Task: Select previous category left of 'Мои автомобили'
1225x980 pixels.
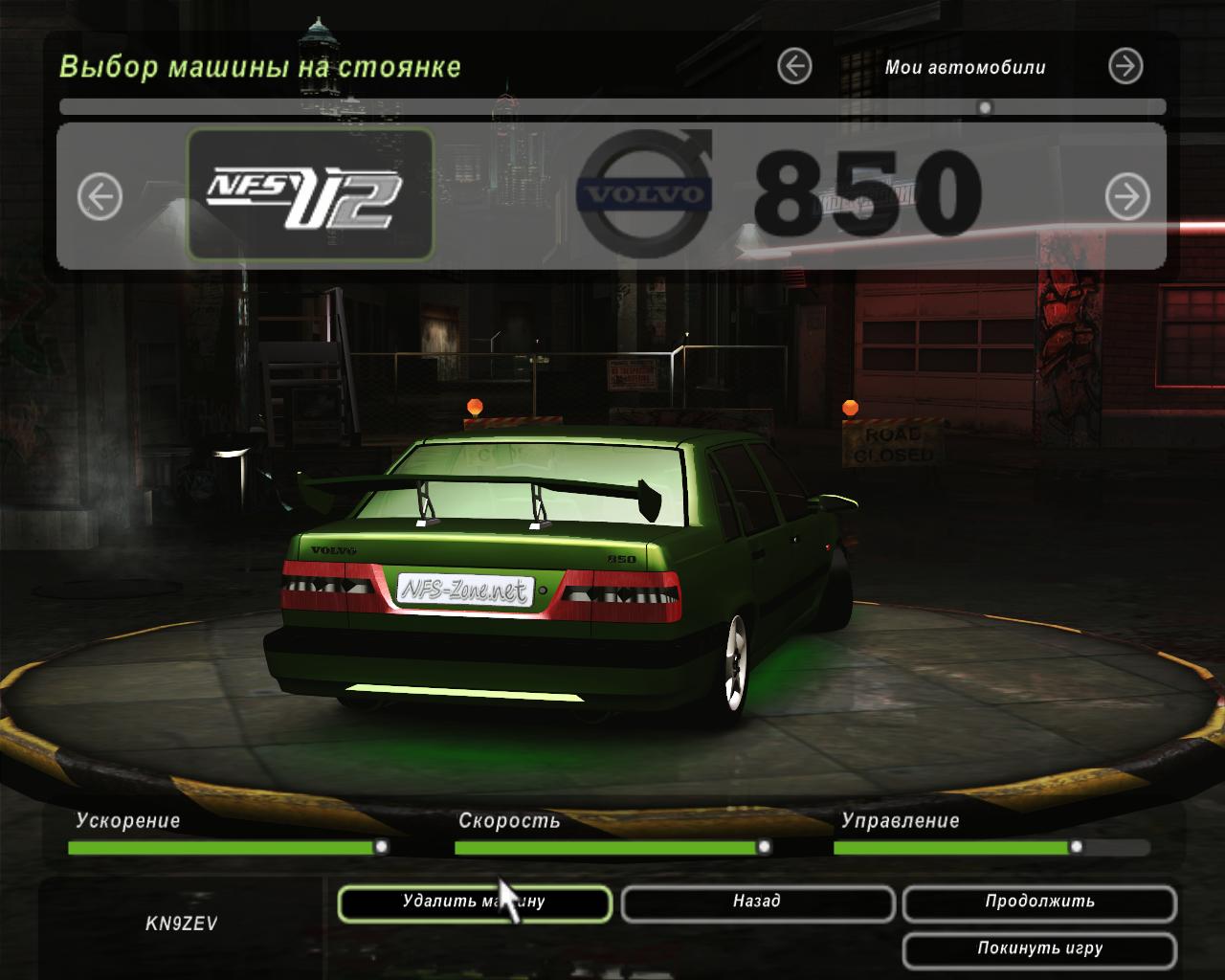Action: 794,66
